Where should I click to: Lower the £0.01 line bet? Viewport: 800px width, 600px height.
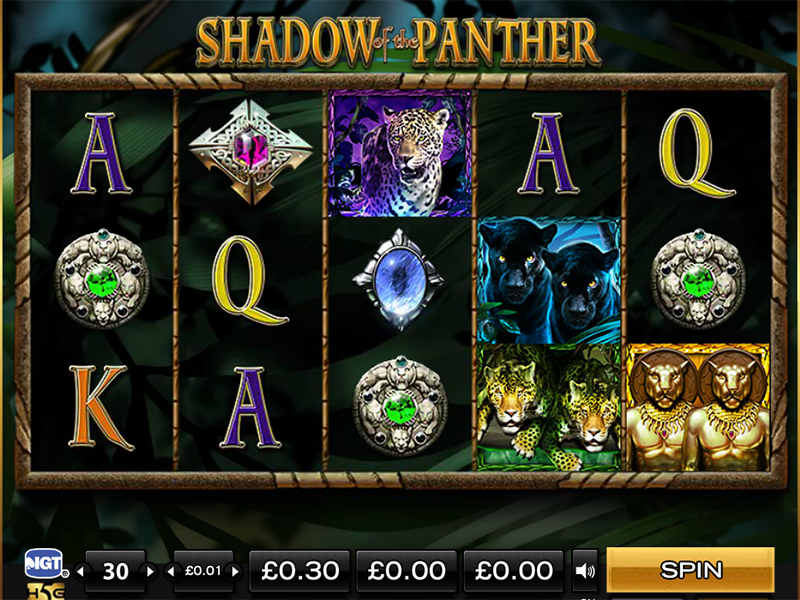coord(169,572)
